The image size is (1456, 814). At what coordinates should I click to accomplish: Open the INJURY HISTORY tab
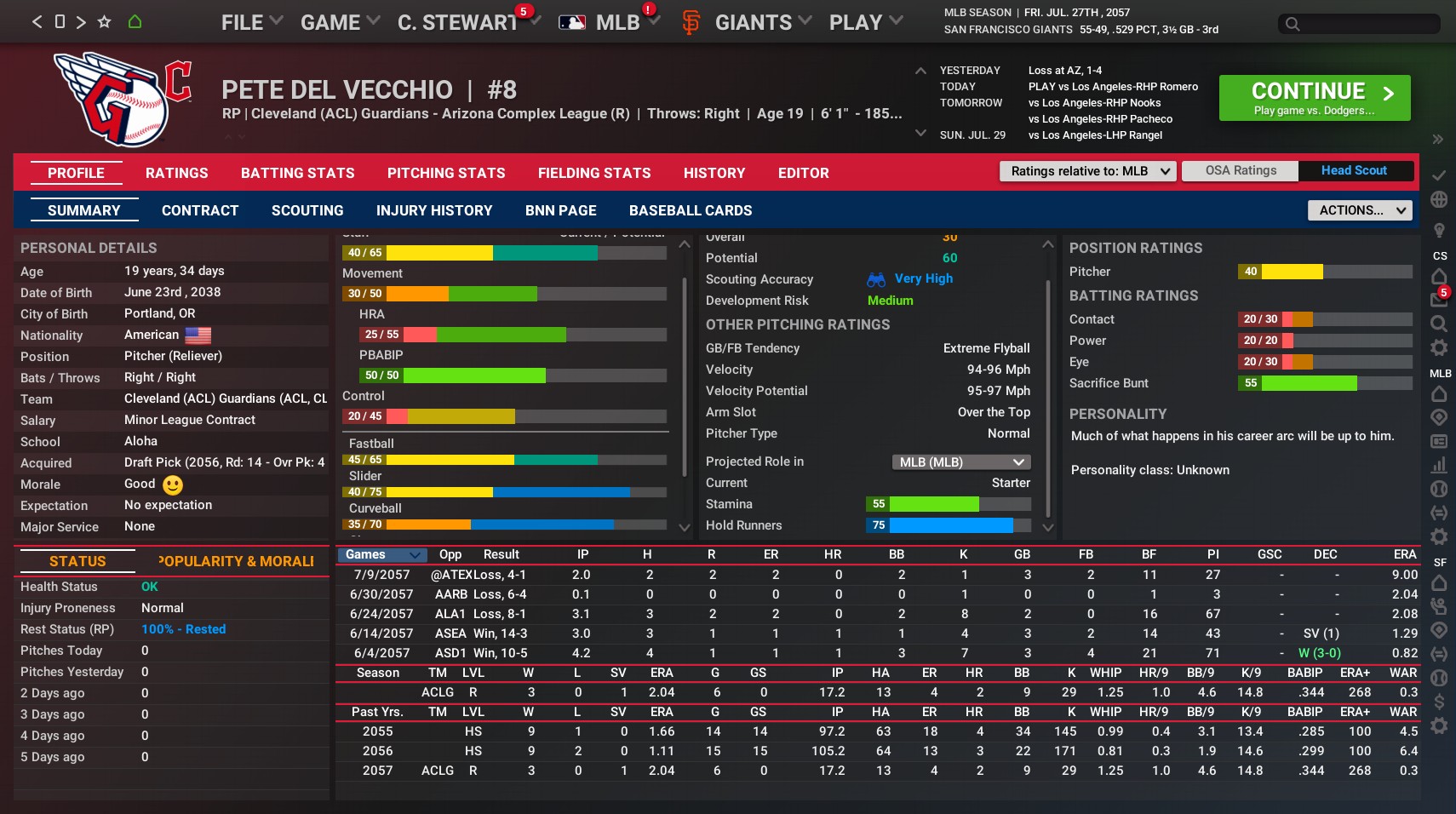[434, 210]
